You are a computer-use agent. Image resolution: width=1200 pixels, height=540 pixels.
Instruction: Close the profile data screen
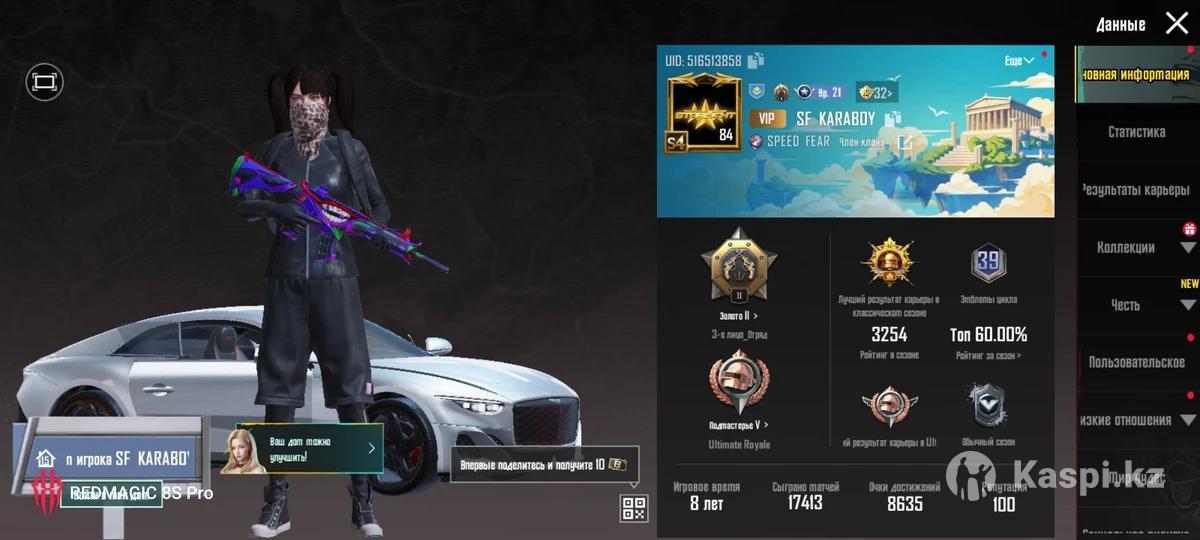(x=1177, y=23)
